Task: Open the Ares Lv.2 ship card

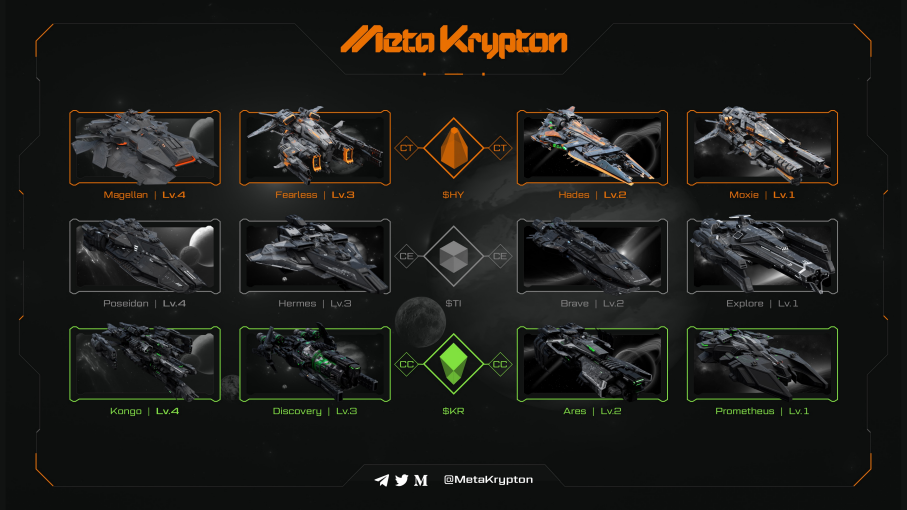Action: [592, 364]
